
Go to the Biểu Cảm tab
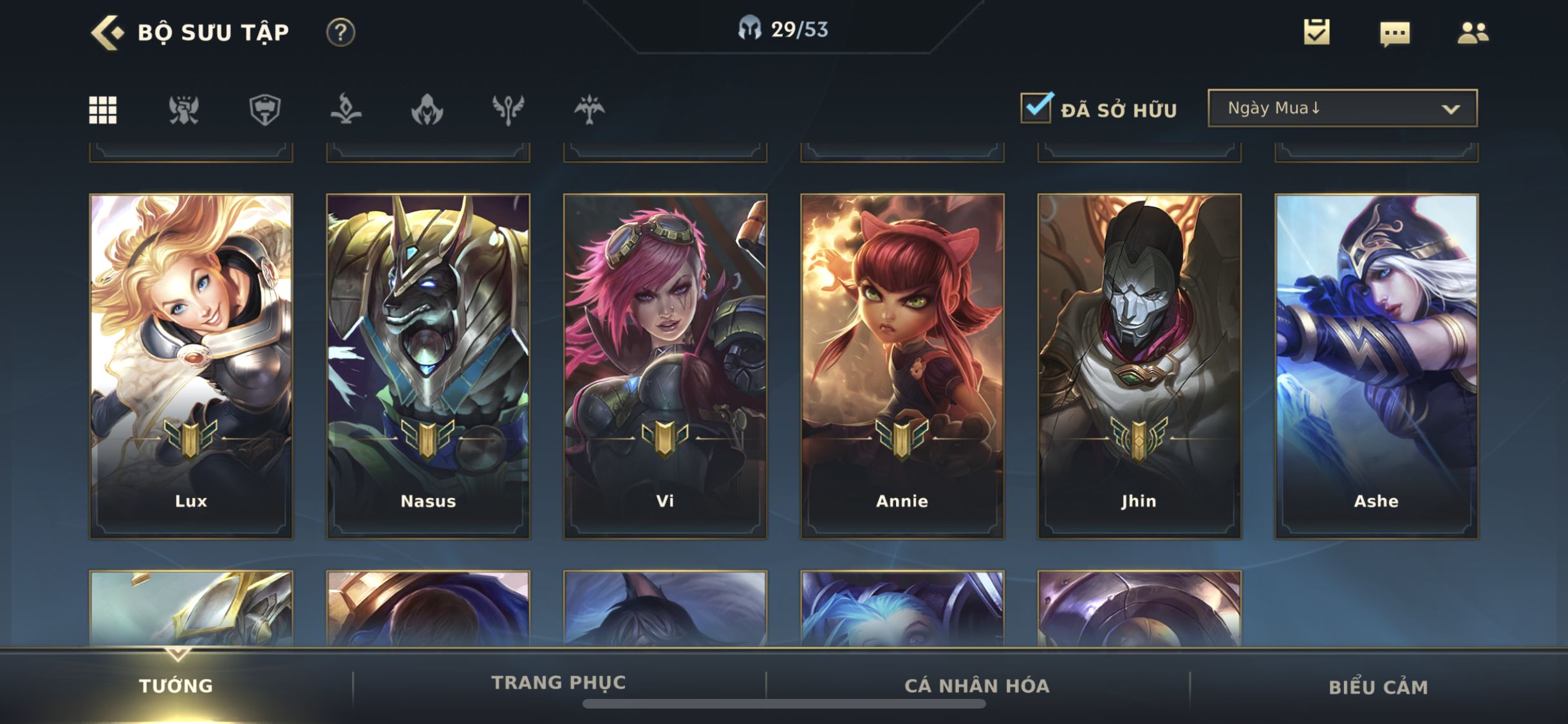coord(1378,687)
